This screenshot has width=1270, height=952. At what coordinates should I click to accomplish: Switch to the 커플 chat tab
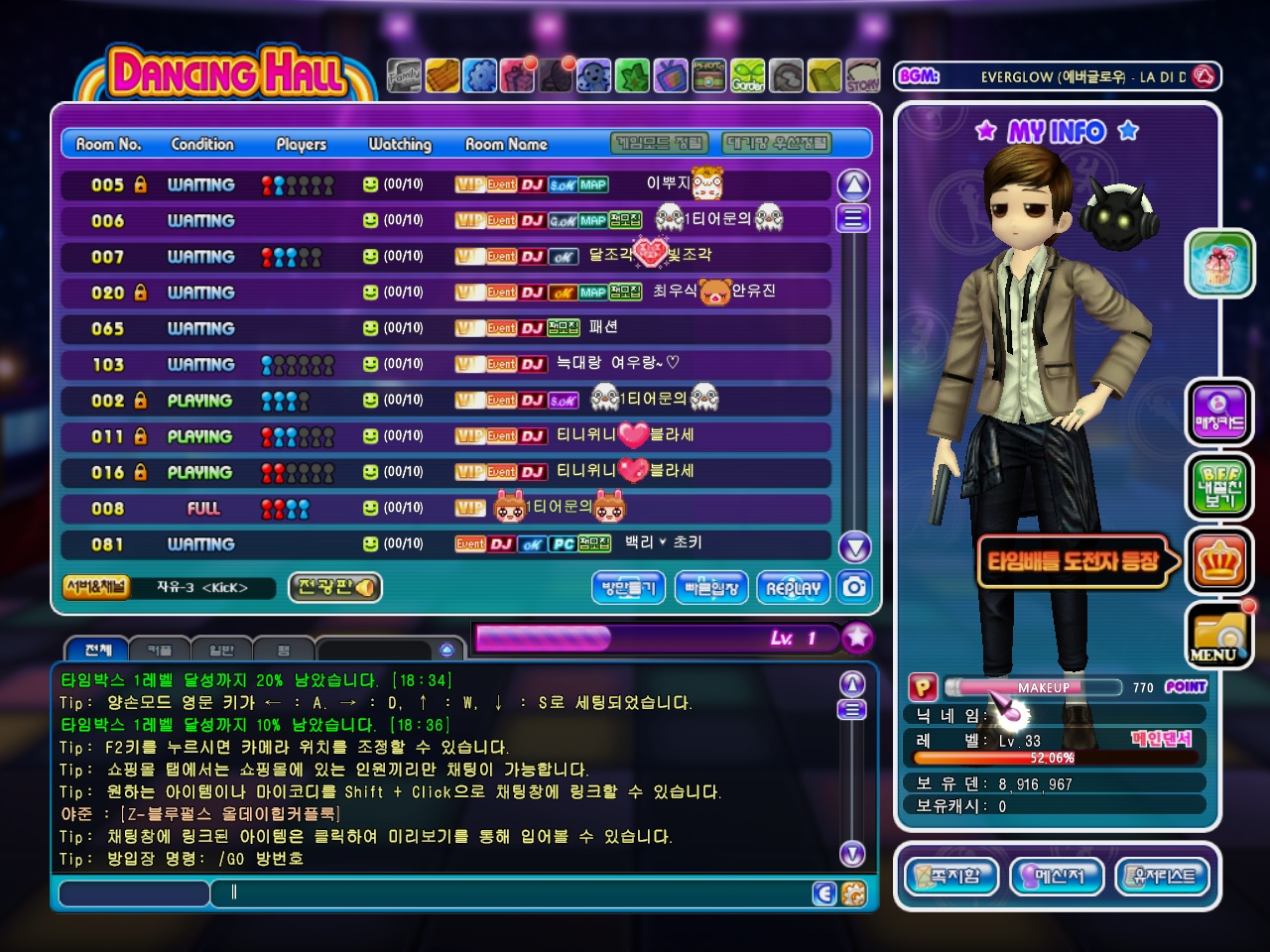pyautogui.click(x=159, y=650)
